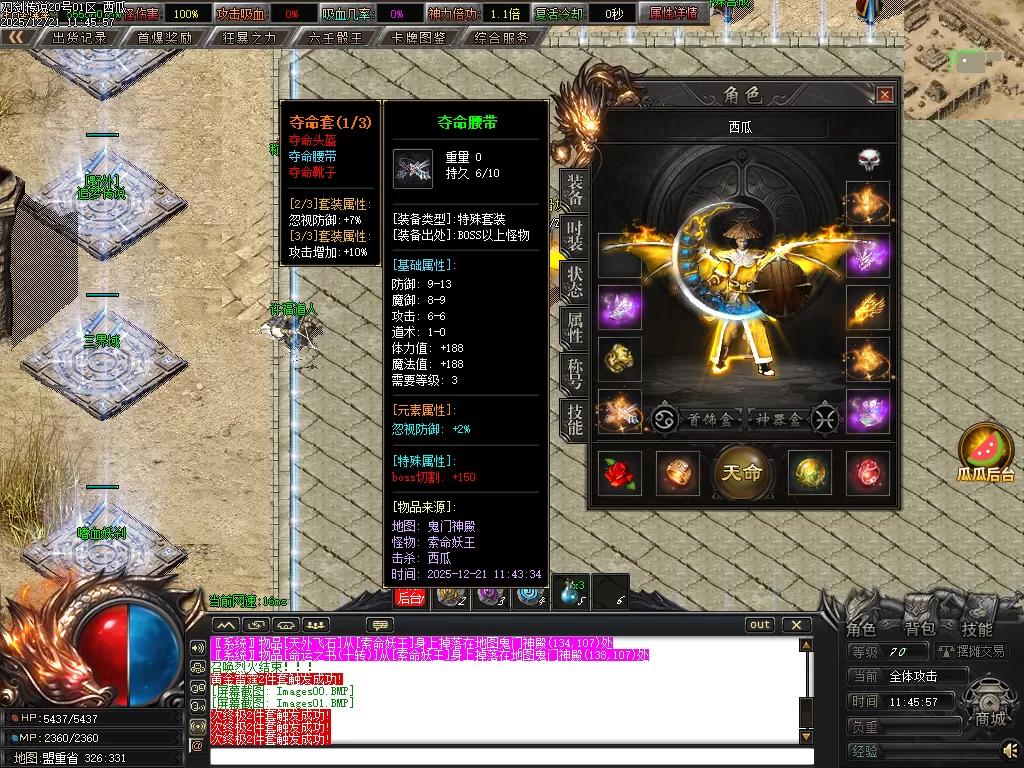The image size is (1024, 768).
Task: Show 属性详情 attribute details
Action: [x=673, y=13]
